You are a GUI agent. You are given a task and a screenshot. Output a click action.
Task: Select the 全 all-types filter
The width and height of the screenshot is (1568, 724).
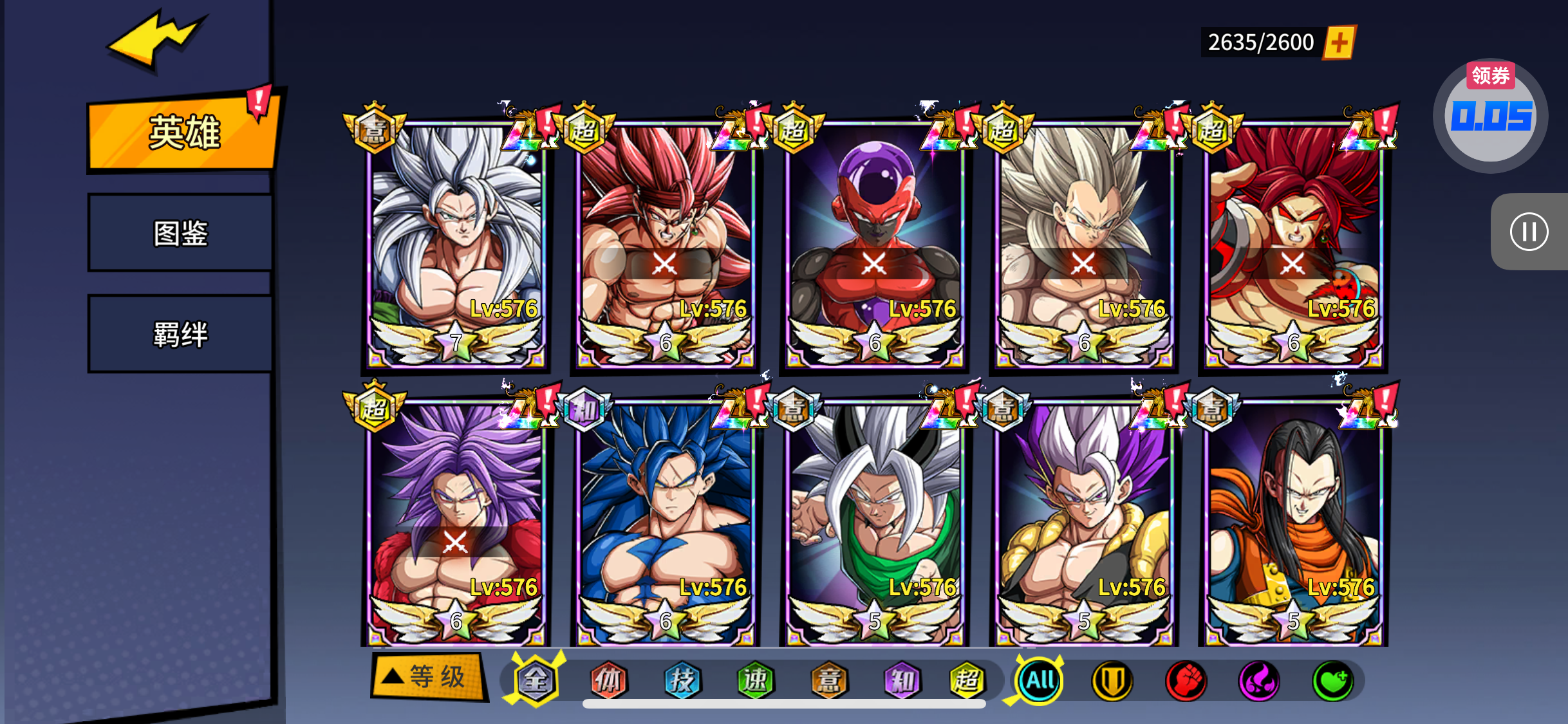point(535,681)
